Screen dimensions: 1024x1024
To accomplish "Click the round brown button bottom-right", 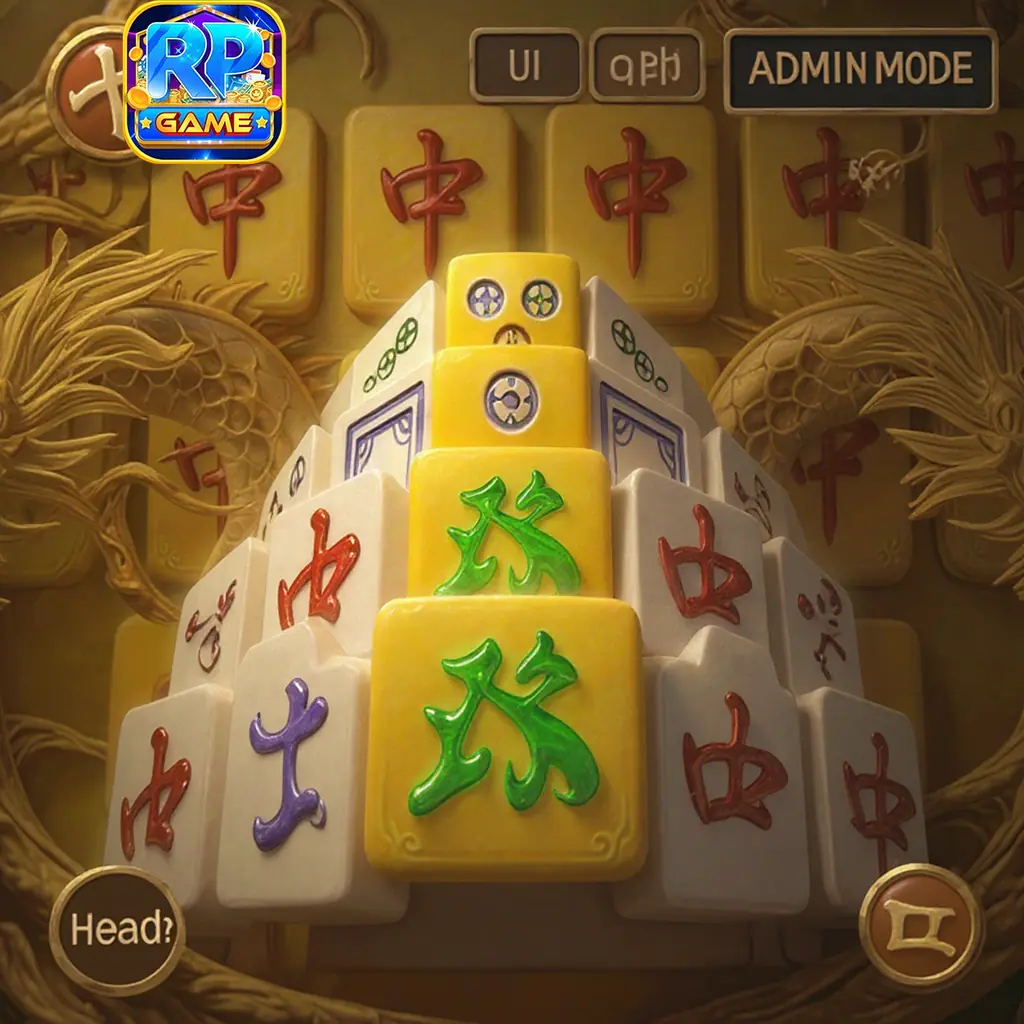I will [921, 925].
